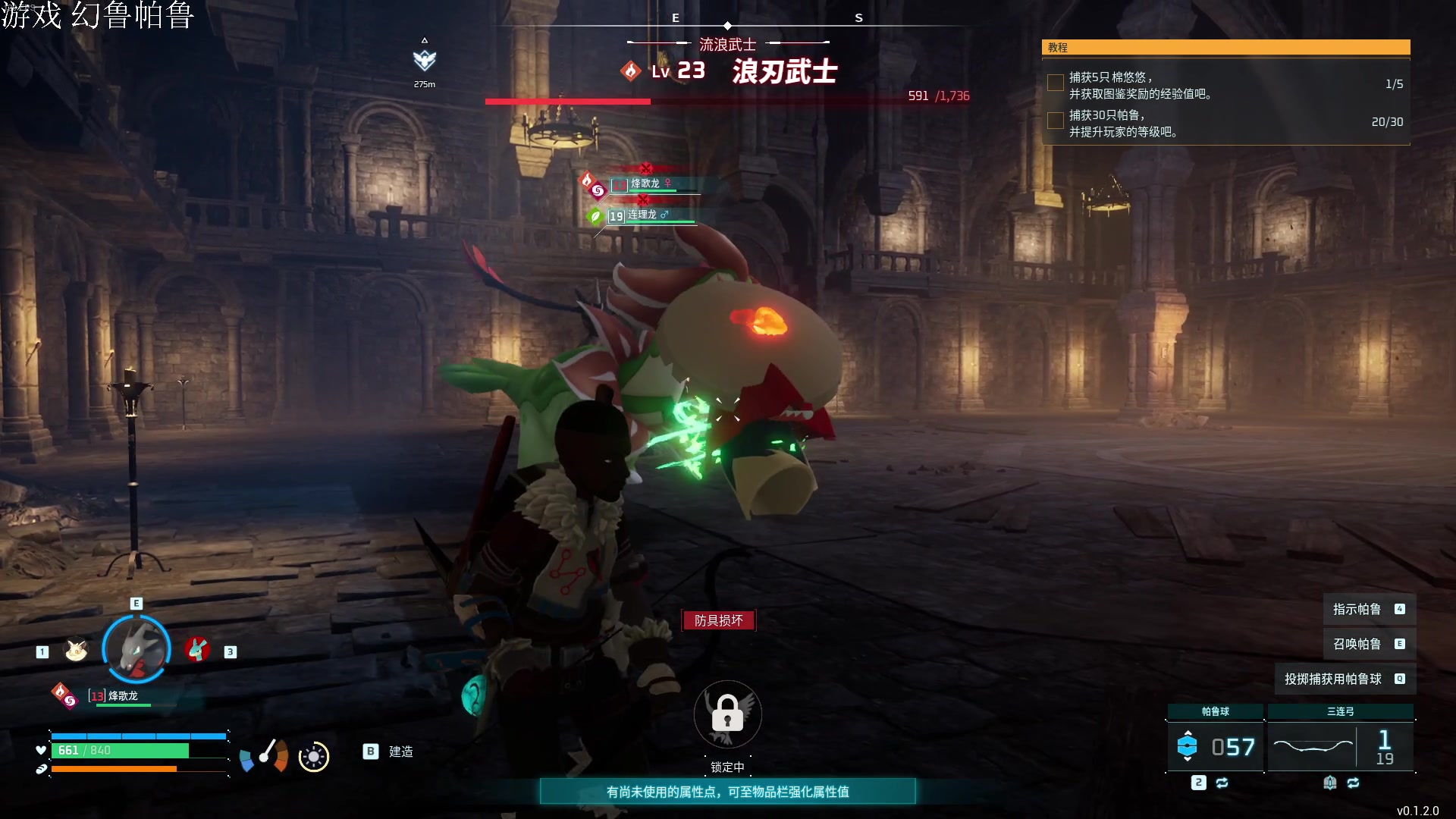Viewport: 1456px width, 819px height.
Task: Select 投掷捕获用帕鲁球 action
Action: 1332,679
